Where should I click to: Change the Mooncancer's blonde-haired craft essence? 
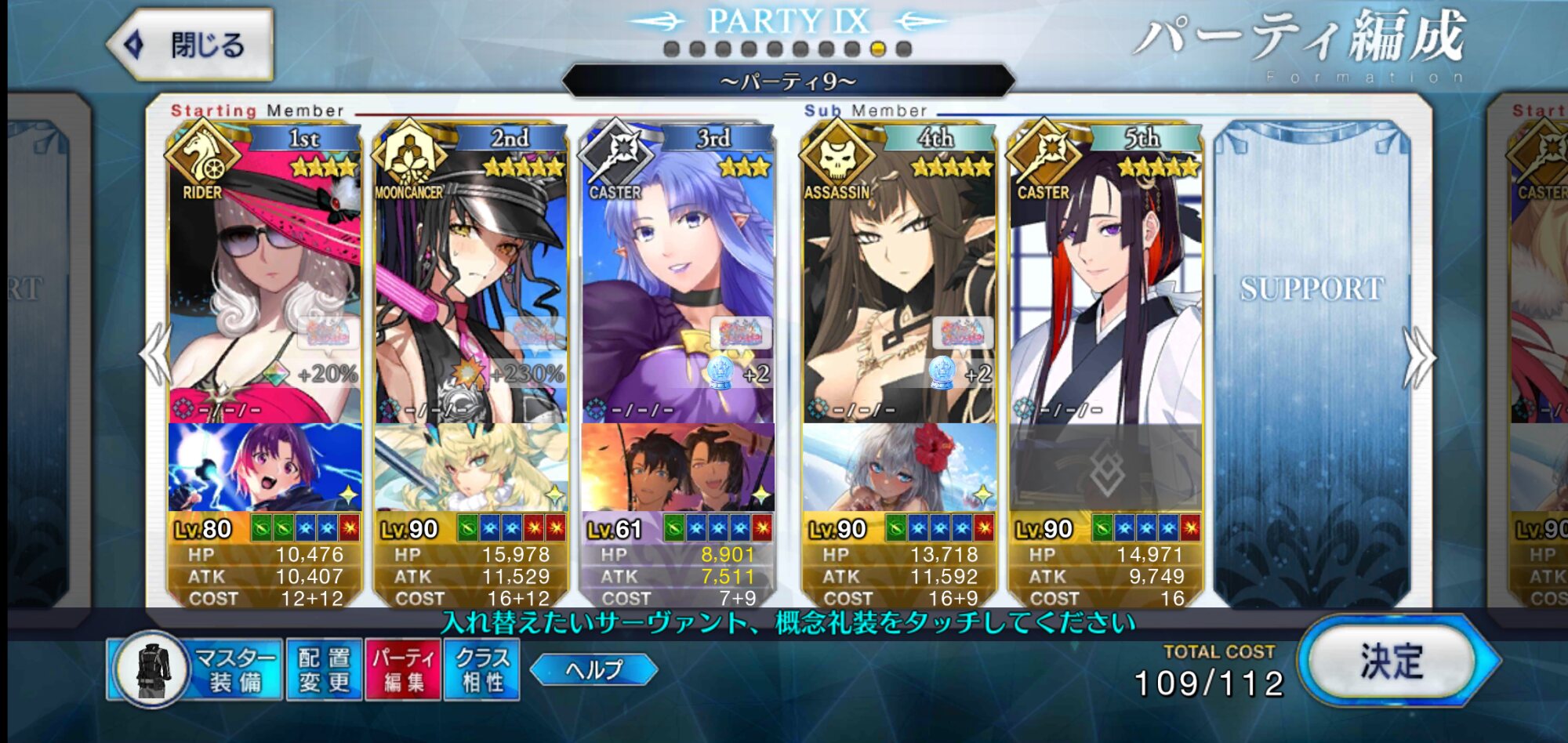[471, 467]
